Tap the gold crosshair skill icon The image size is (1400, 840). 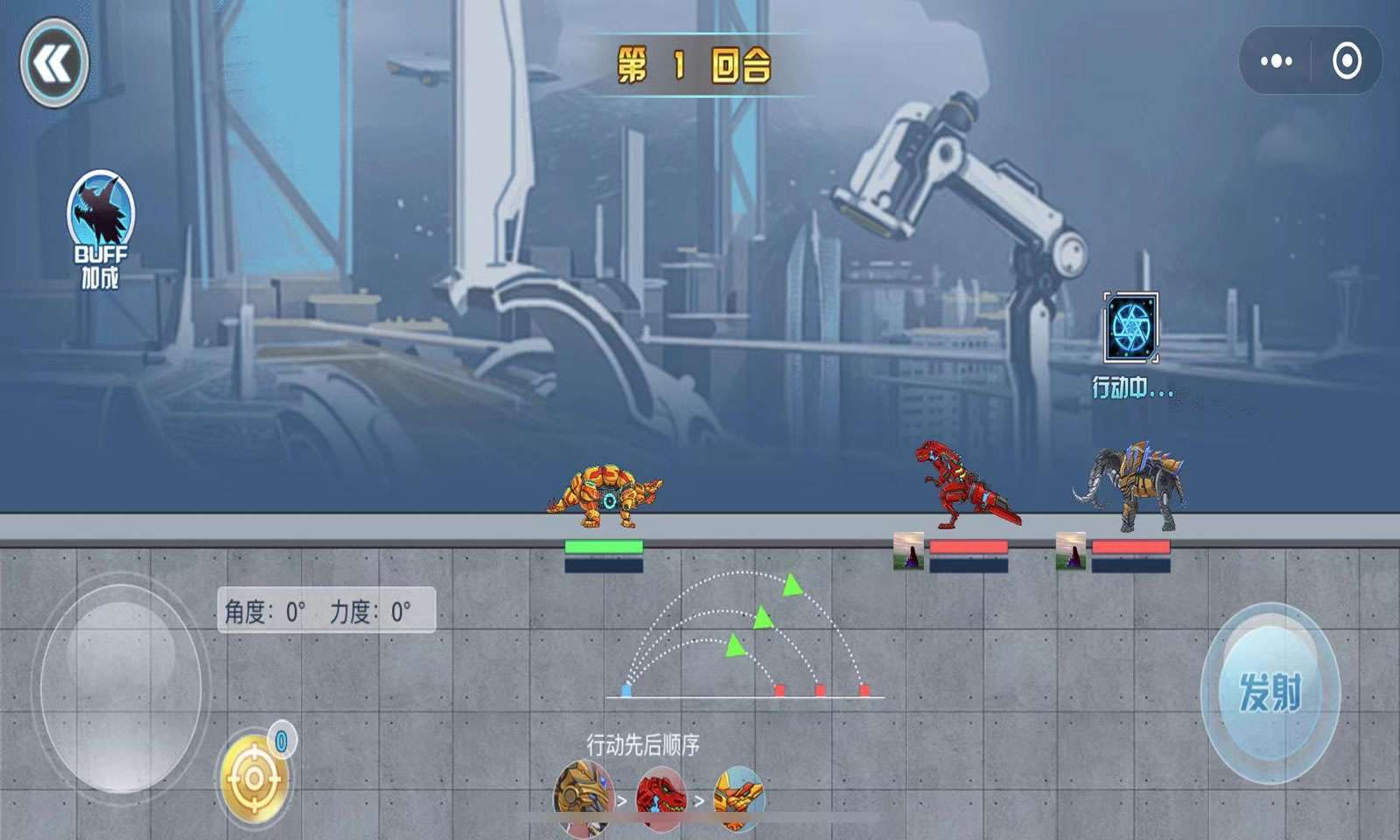click(x=254, y=778)
